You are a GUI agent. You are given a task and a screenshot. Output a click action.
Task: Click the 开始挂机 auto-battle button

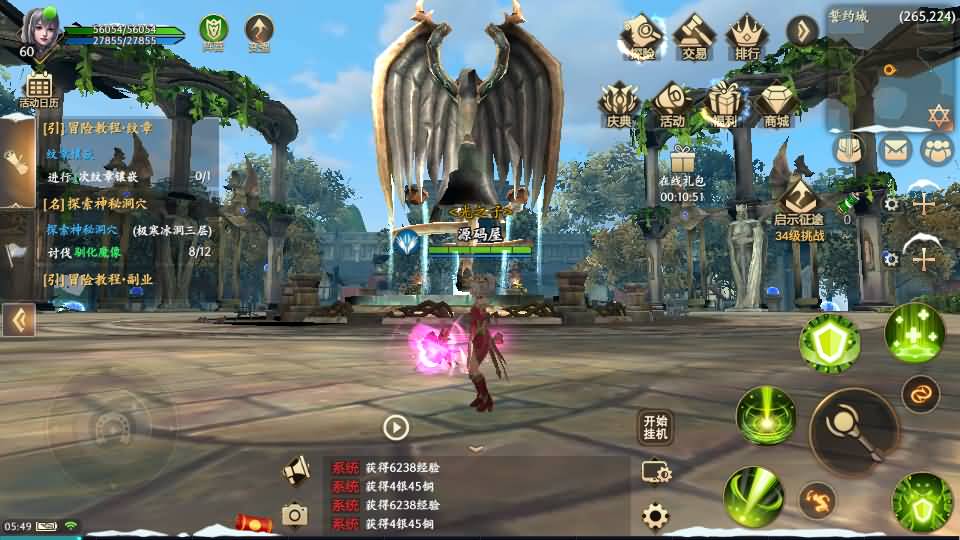point(655,427)
